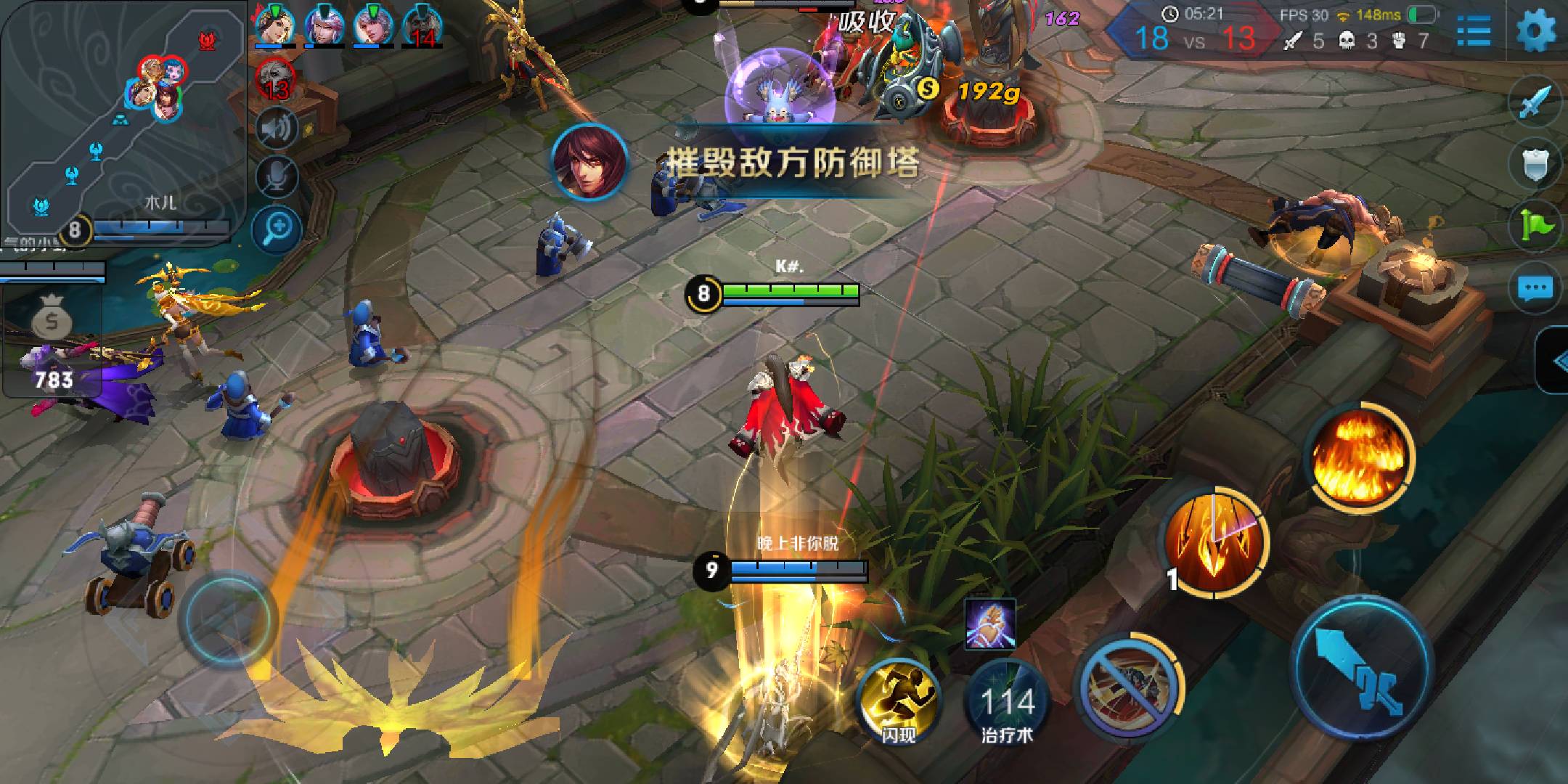Viewport: 1568px width, 784px height.
Task: Click the magnifier map zoom button
Action: (x=277, y=230)
